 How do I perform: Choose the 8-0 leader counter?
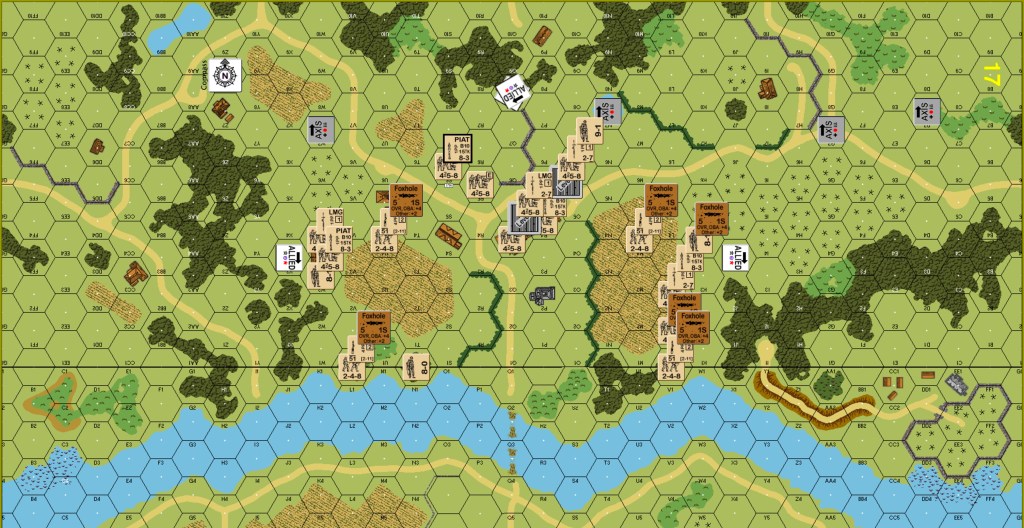pos(413,367)
